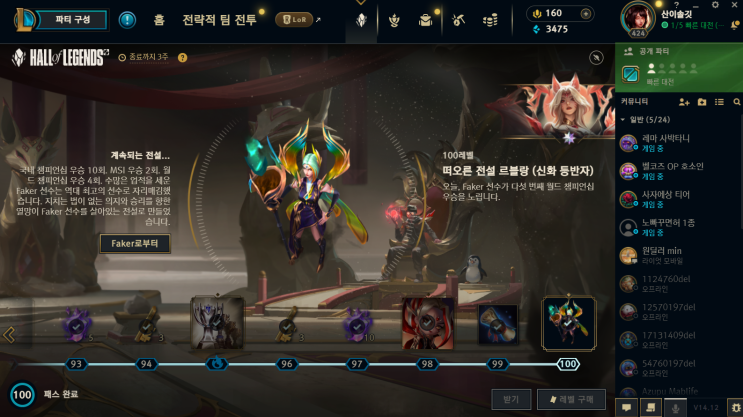This screenshot has height=417, width=743.
Task: Search the friends list
Action: (736, 102)
